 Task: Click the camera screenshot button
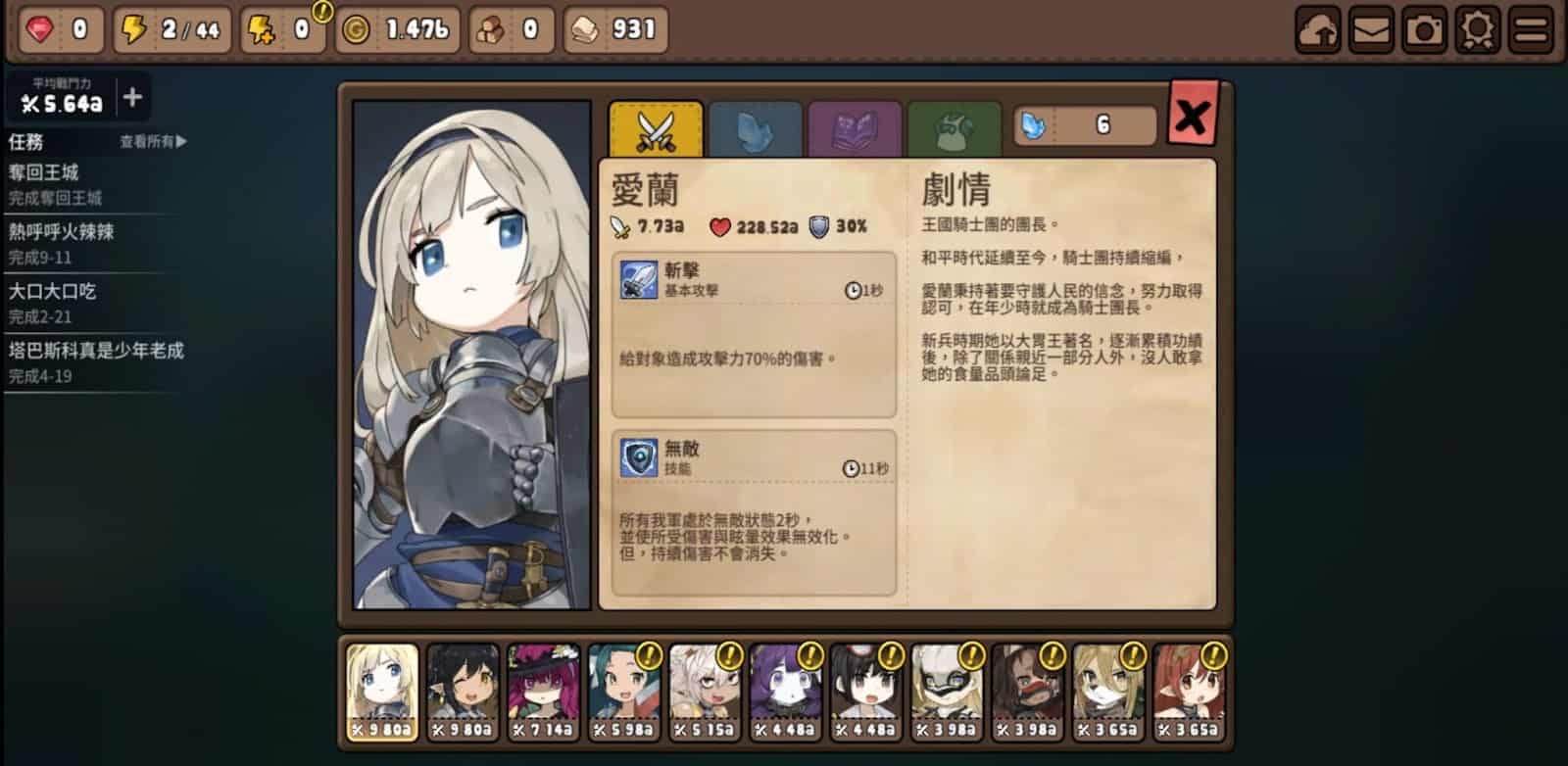(x=1424, y=30)
